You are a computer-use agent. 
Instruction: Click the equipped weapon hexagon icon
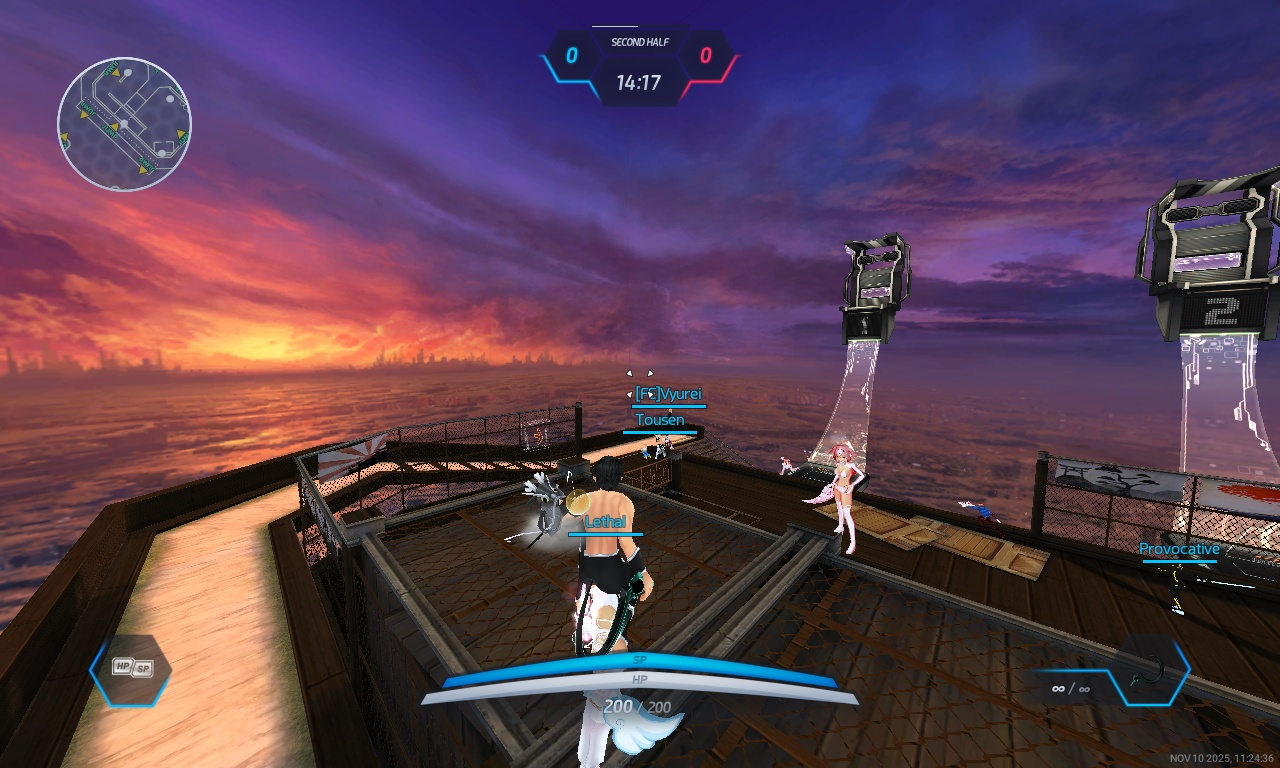click(x=1153, y=669)
